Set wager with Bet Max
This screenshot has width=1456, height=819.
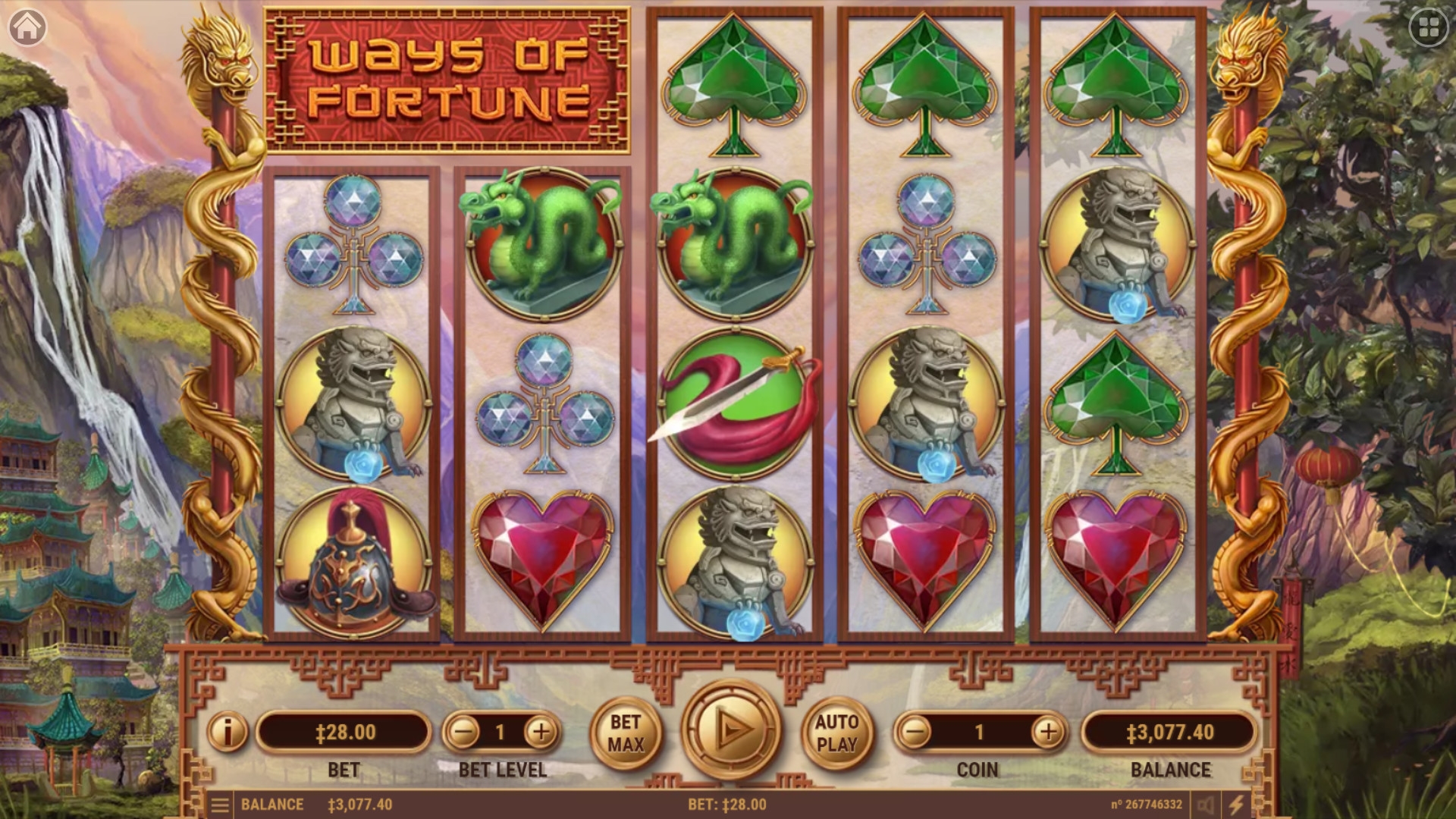pos(626,733)
